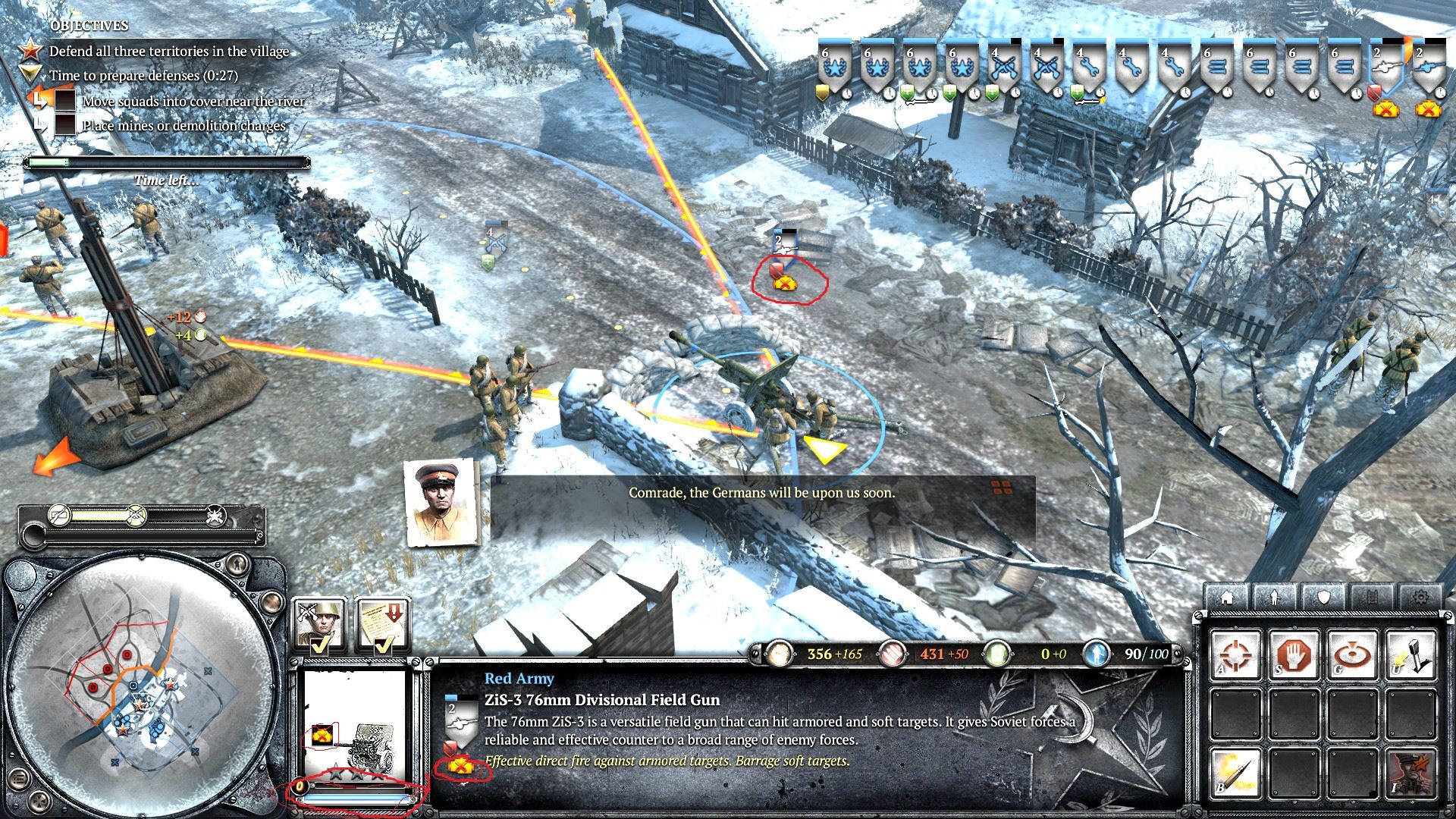Toggle the shield icon tab on the command panel
The height and width of the screenshot is (819, 1456).
pyautogui.click(x=1323, y=598)
